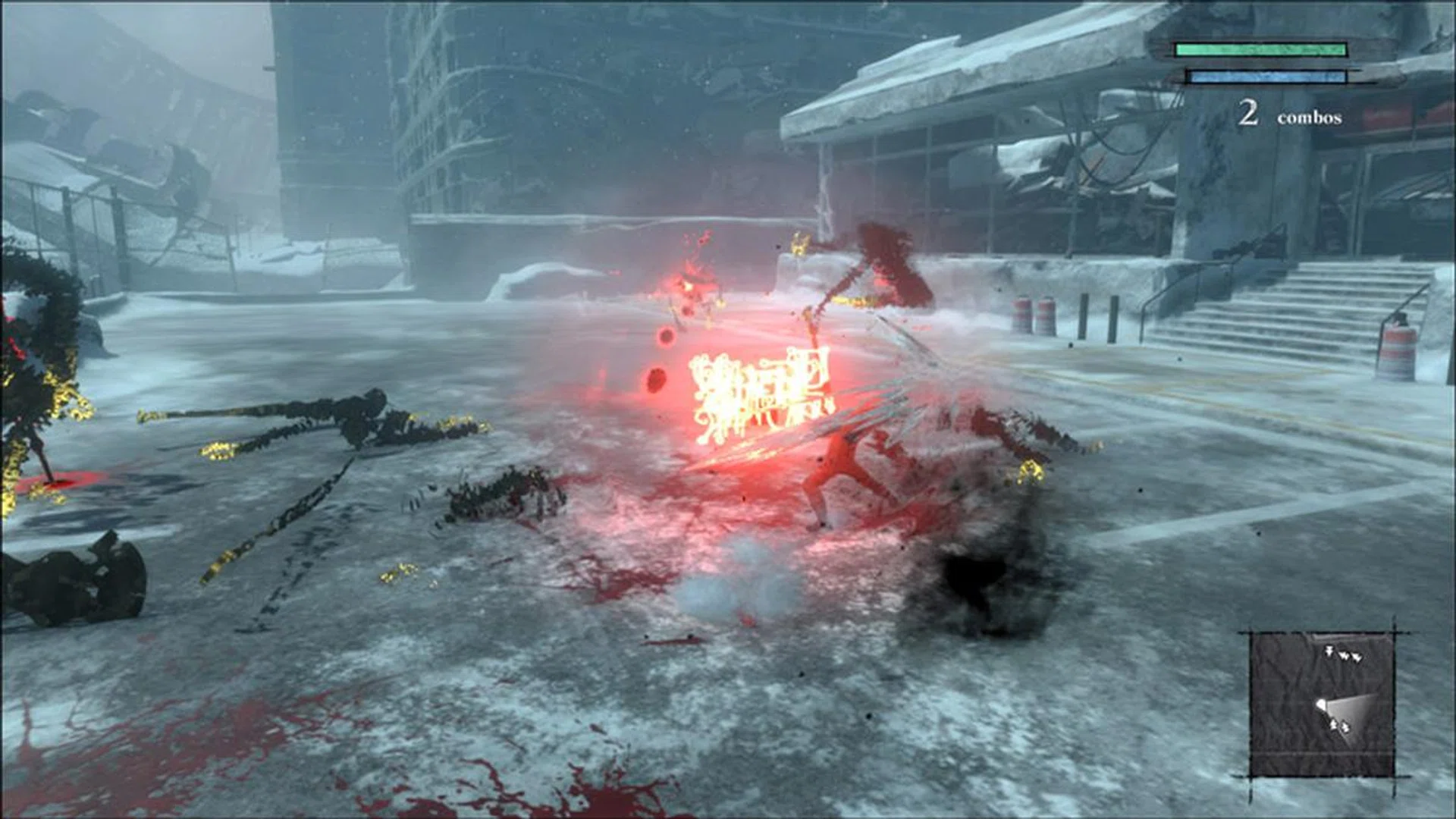Click the minimap in the corner
Screen dimensions: 1456x819
coord(1322,705)
